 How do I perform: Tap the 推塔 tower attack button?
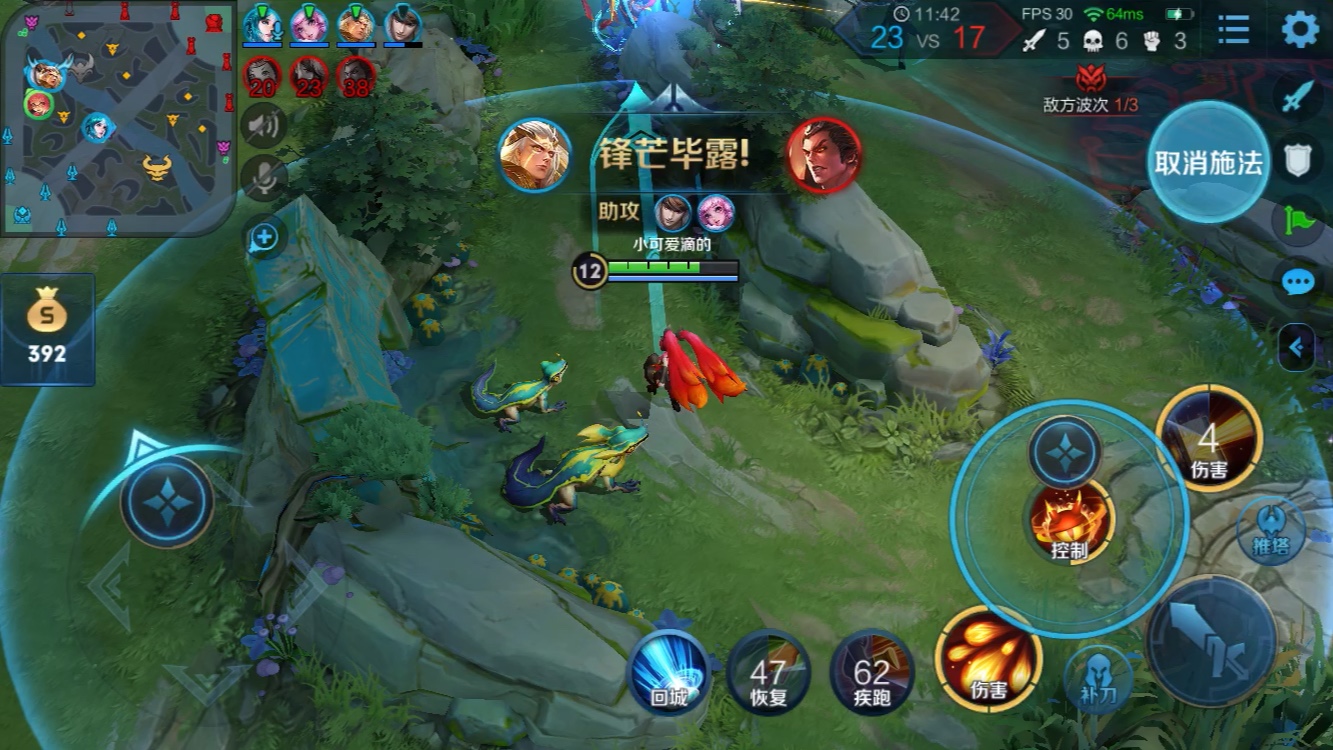(x=1270, y=529)
